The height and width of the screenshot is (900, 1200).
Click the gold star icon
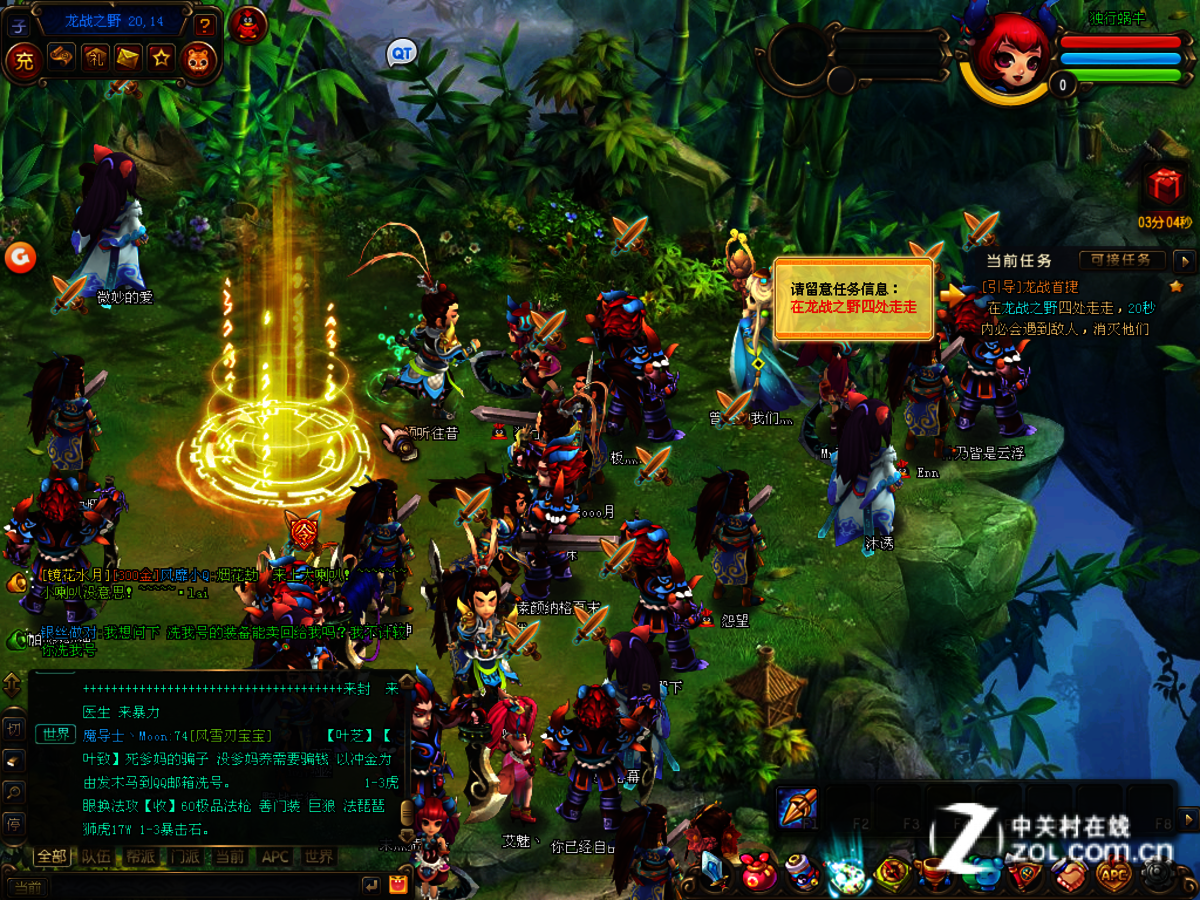162,59
